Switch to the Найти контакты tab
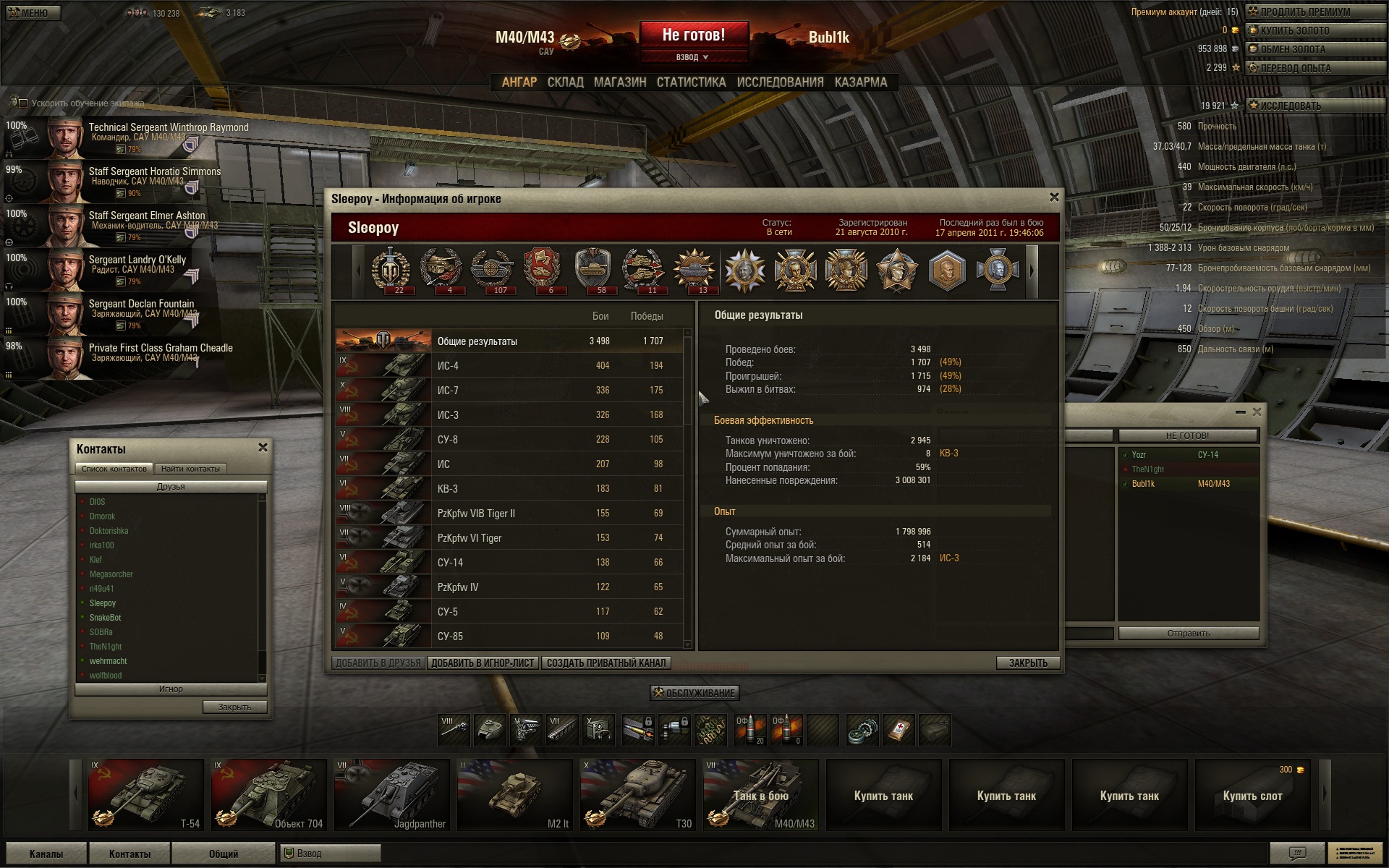Screen dimensions: 1389x868 pos(190,469)
